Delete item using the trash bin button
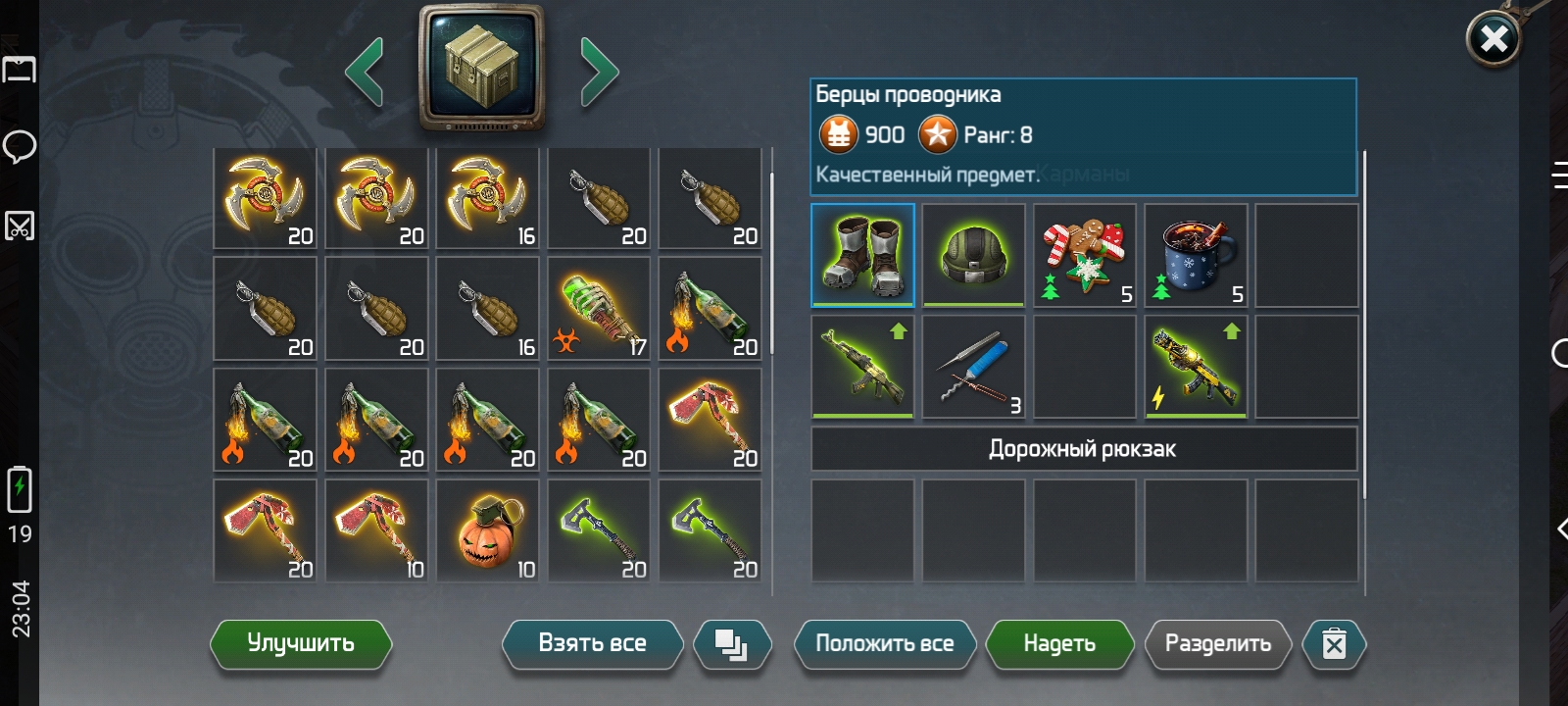 [1333, 644]
